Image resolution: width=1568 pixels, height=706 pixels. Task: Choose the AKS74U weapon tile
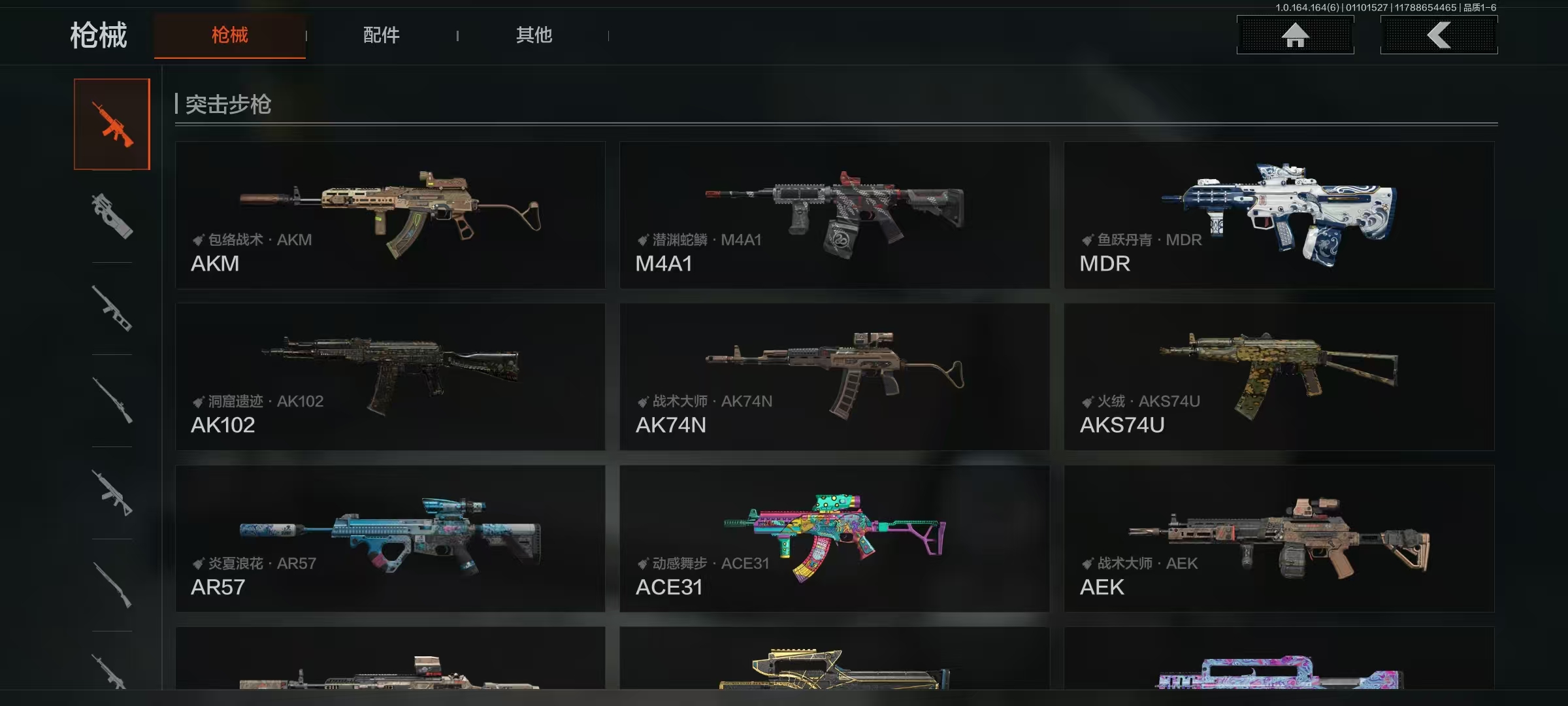pyautogui.click(x=1279, y=377)
